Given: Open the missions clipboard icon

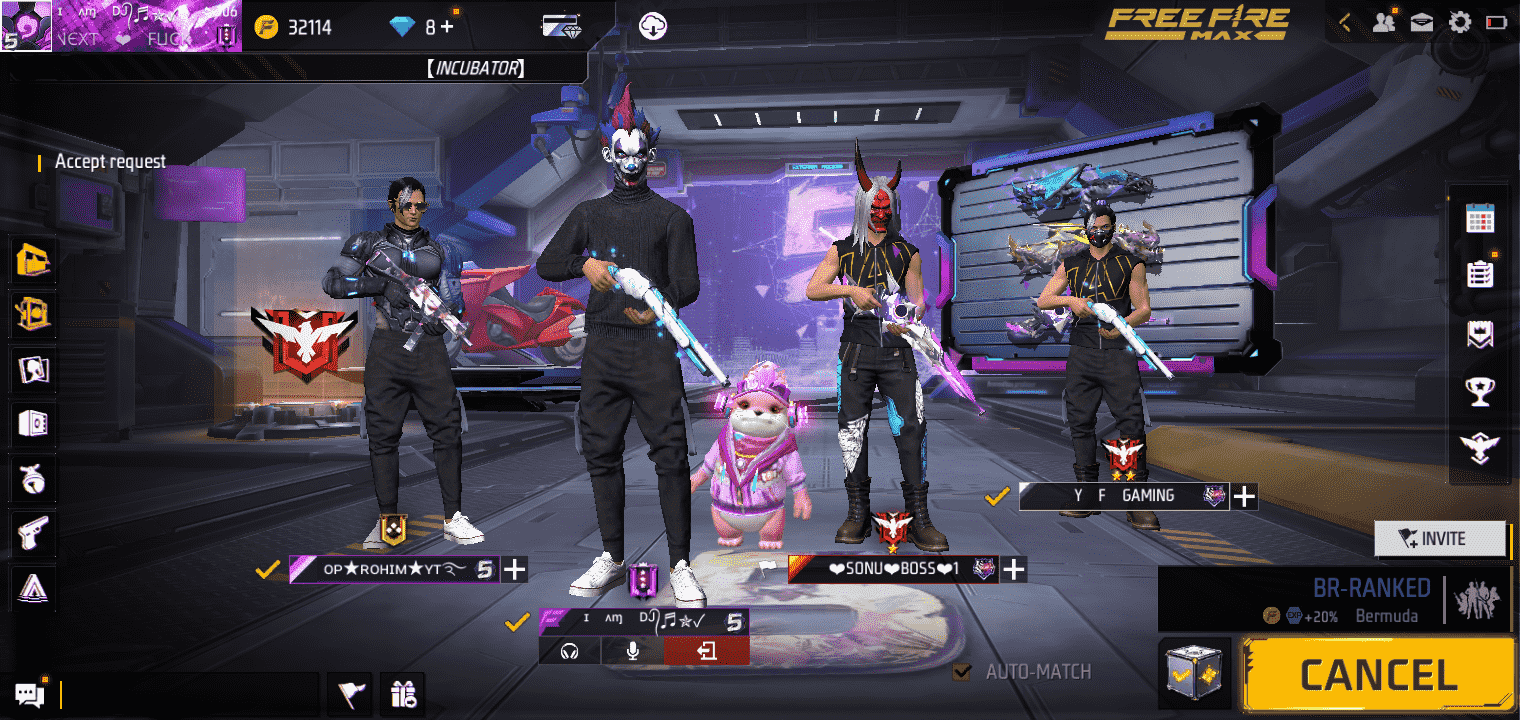Looking at the screenshot, I should pyautogui.click(x=1479, y=274).
